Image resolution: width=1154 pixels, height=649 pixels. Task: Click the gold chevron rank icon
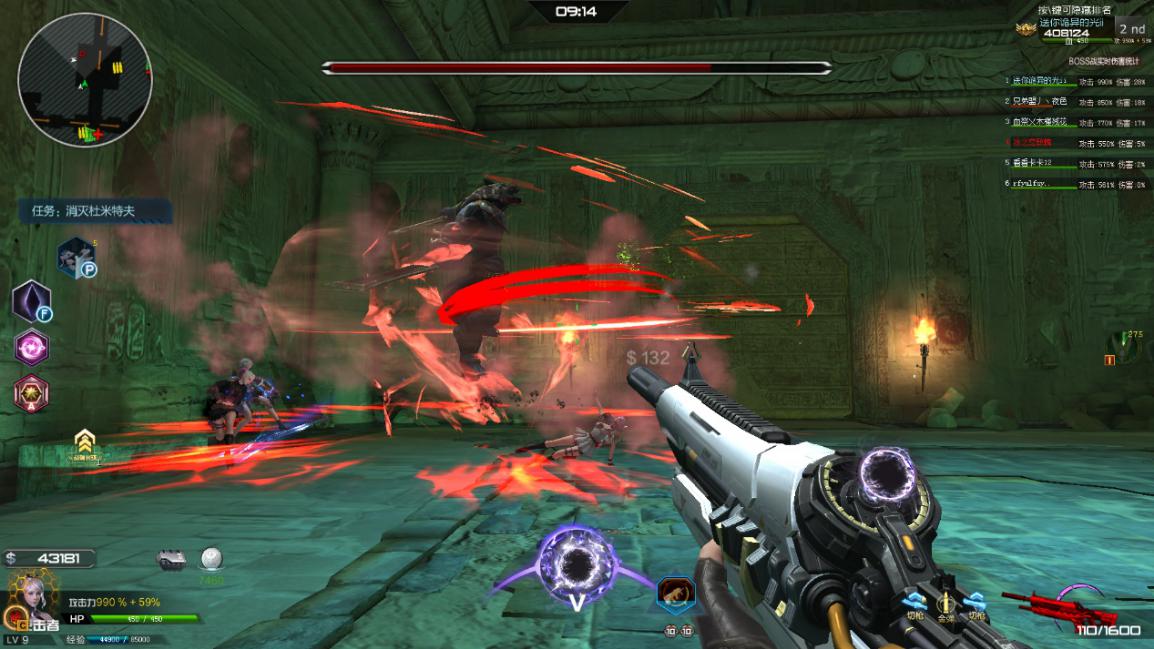tap(85, 441)
